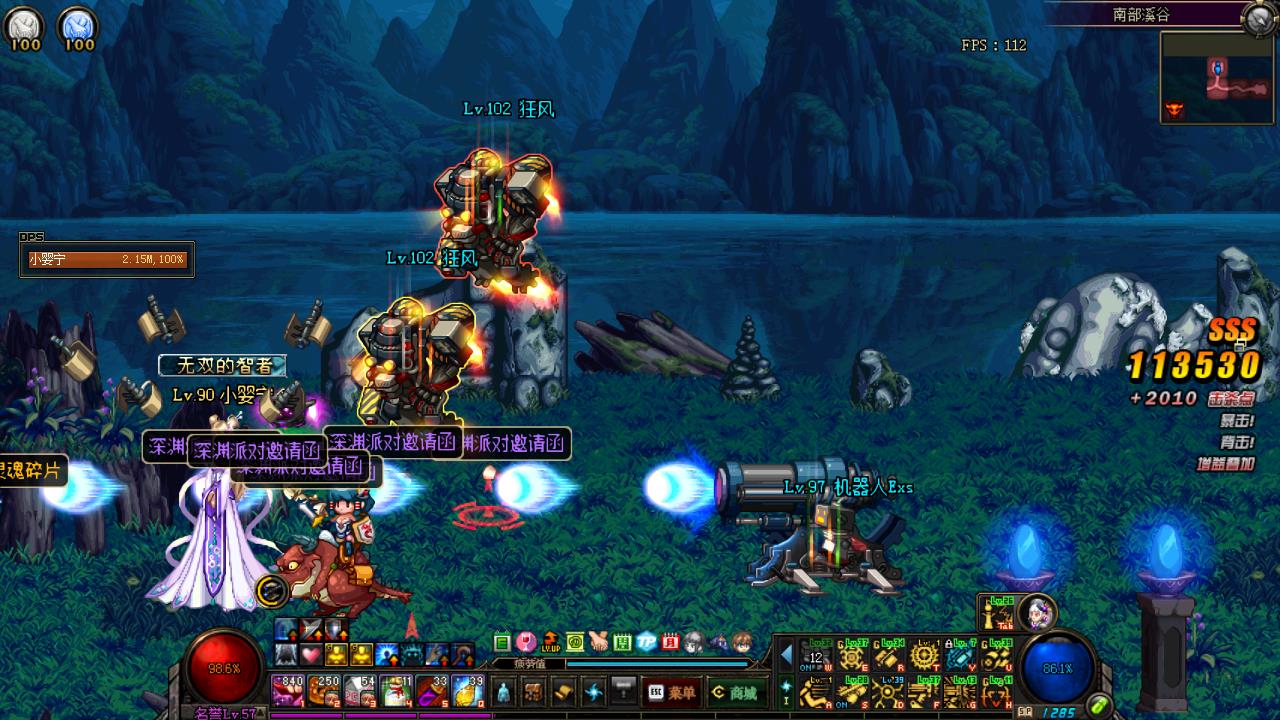Open the scroll menu icon
The width and height of the screenshot is (1280, 720).
563,691
